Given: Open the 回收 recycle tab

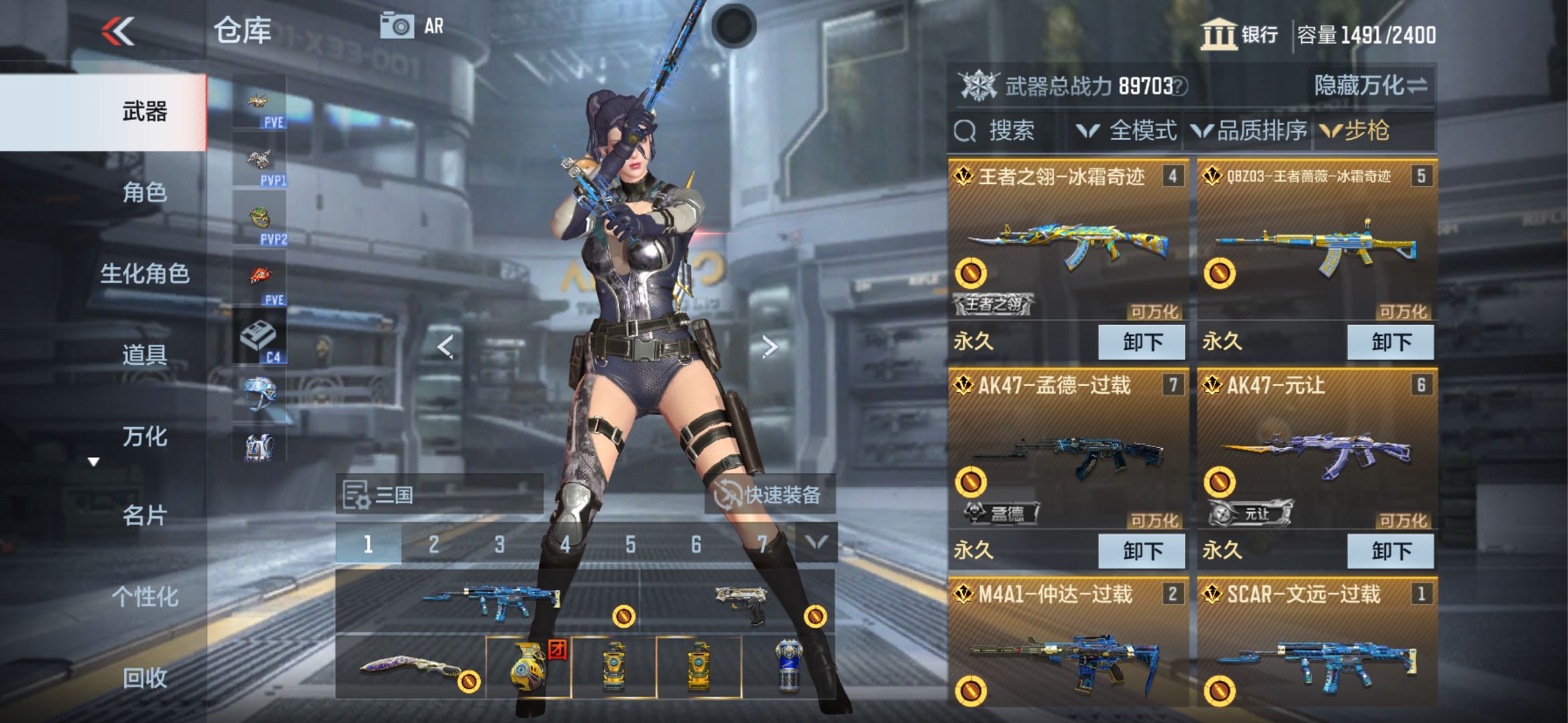Looking at the screenshot, I should coord(144,677).
